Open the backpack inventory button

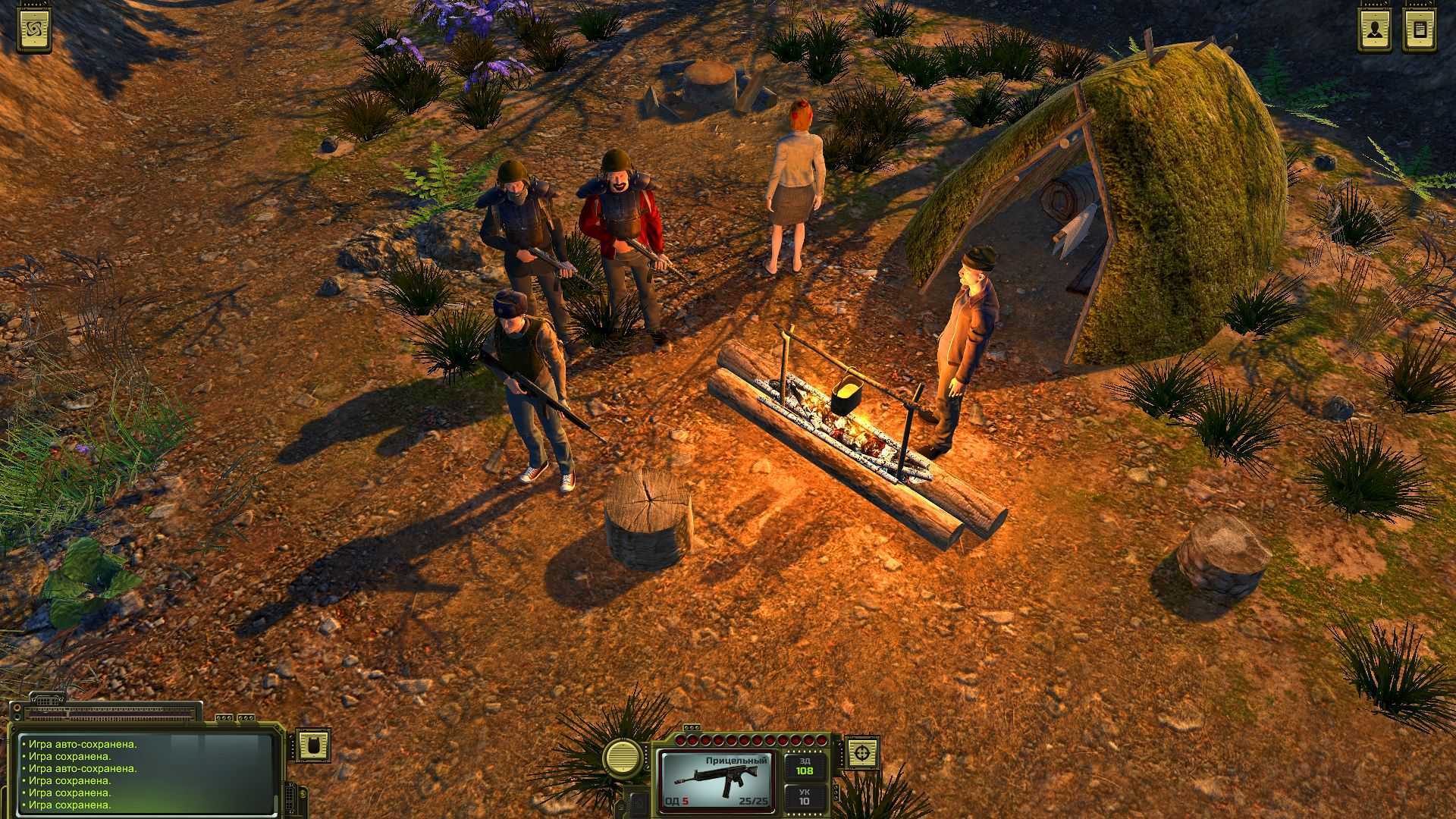(x=312, y=745)
